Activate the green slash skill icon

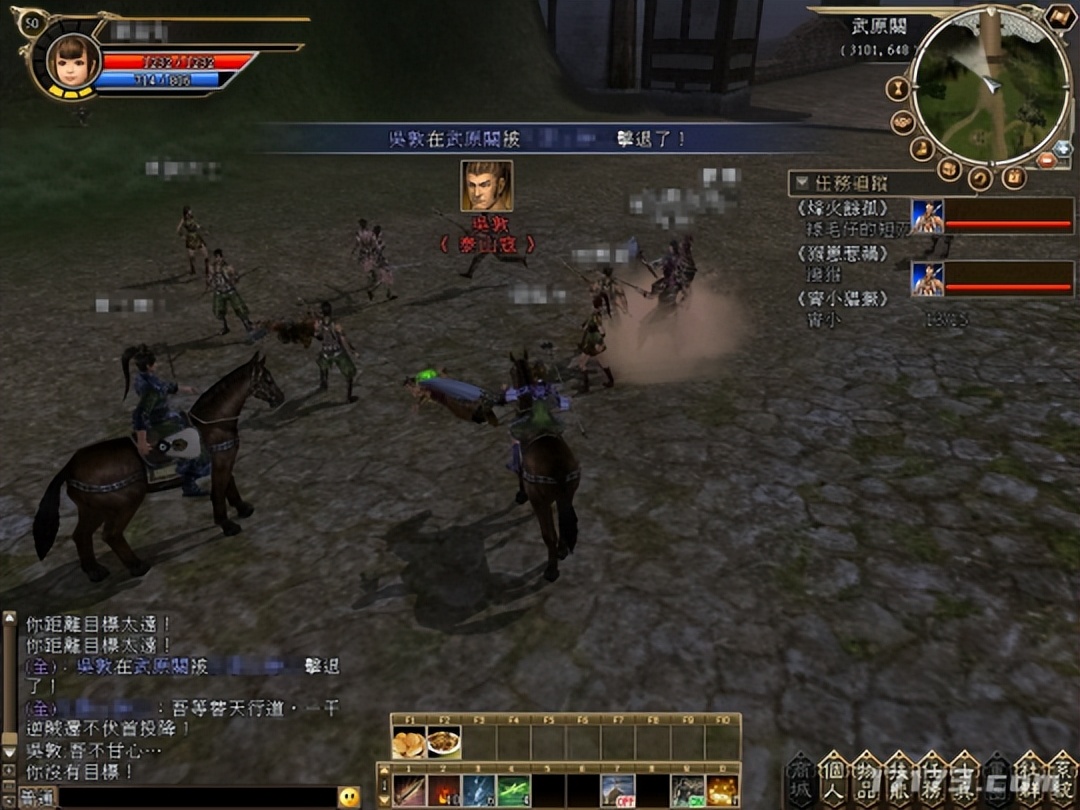click(x=513, y=791)
